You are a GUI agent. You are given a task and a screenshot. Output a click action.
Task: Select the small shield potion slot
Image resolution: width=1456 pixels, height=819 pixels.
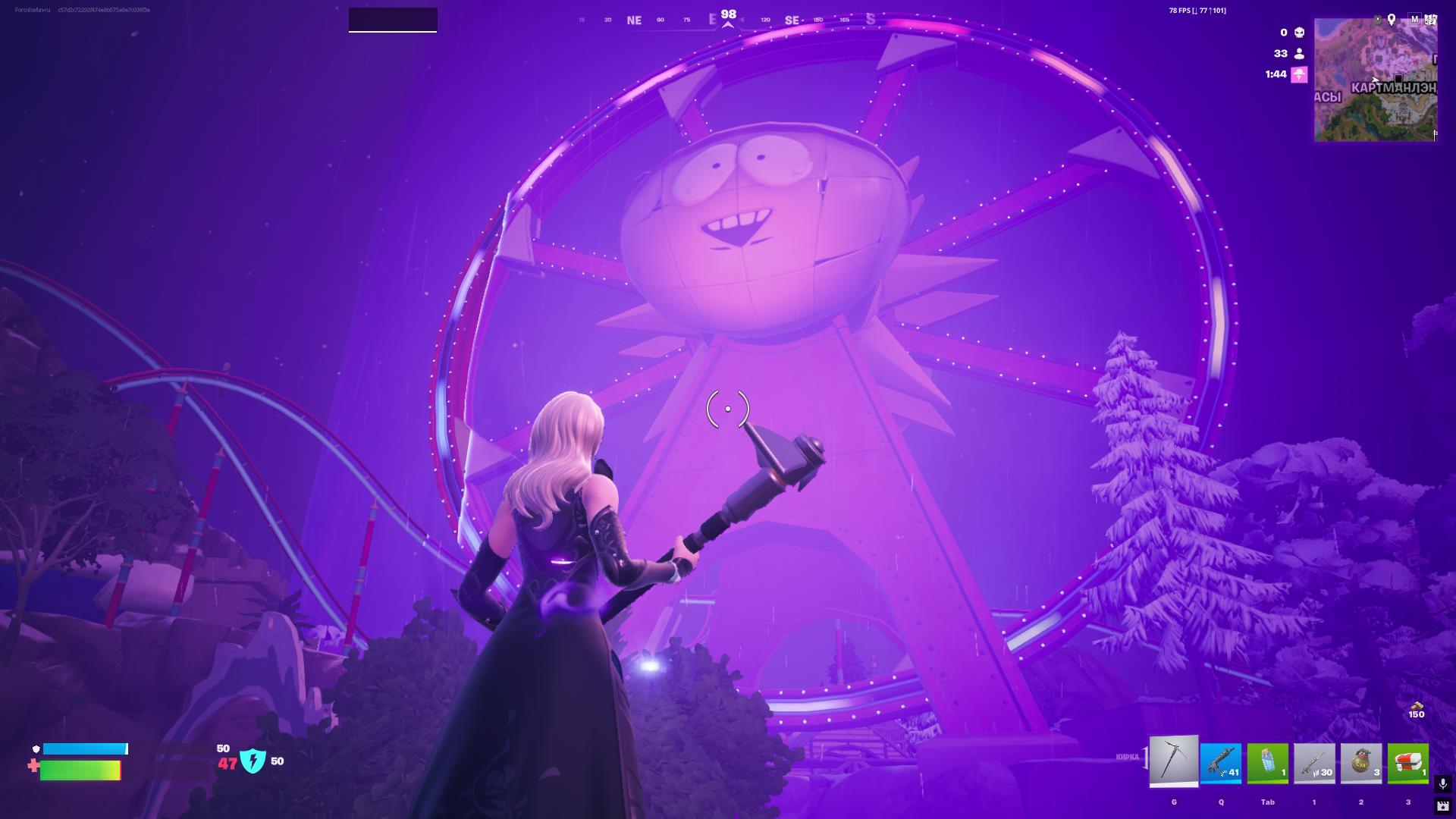(1268, 763)
